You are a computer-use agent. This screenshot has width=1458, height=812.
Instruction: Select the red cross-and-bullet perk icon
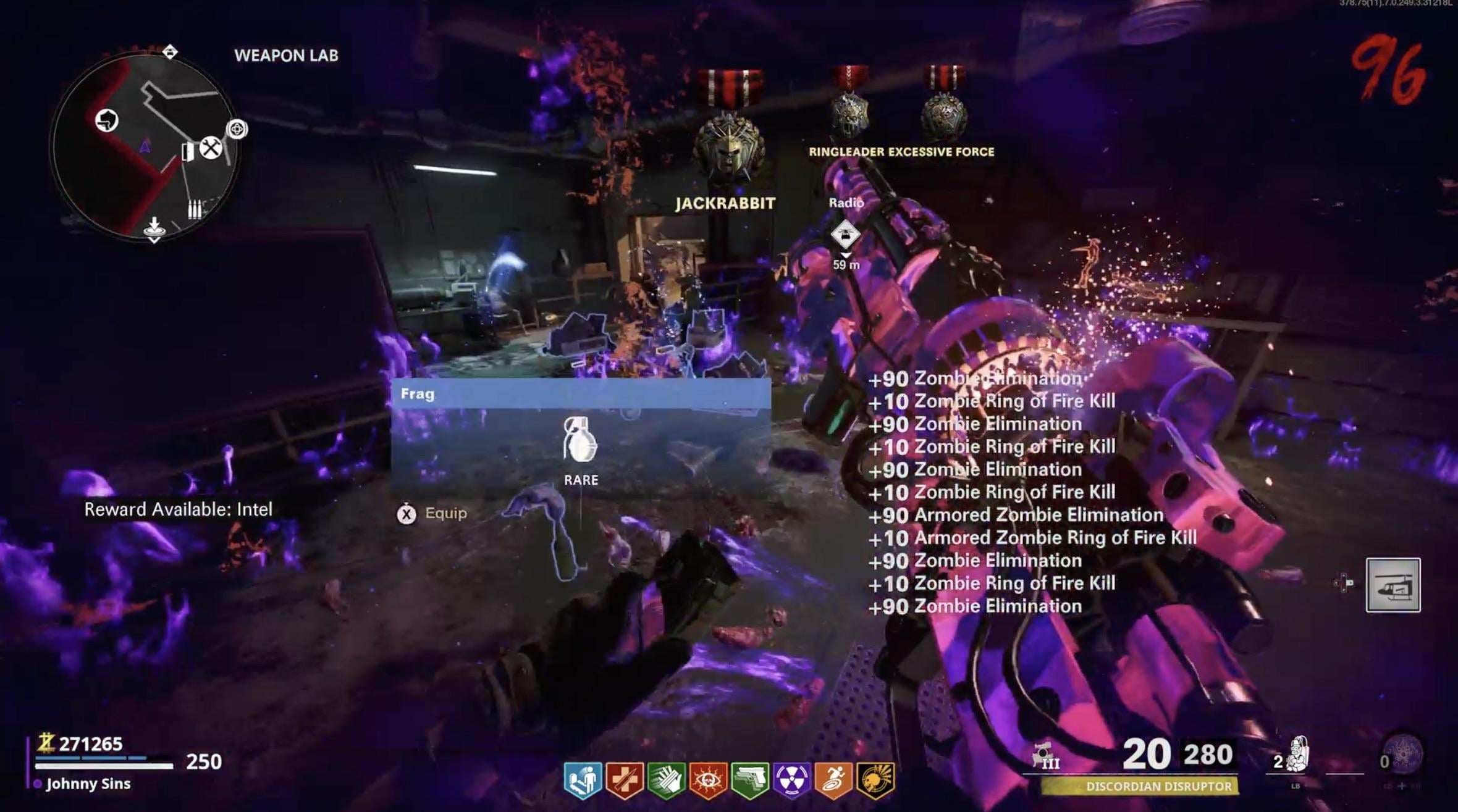point(624,779)
